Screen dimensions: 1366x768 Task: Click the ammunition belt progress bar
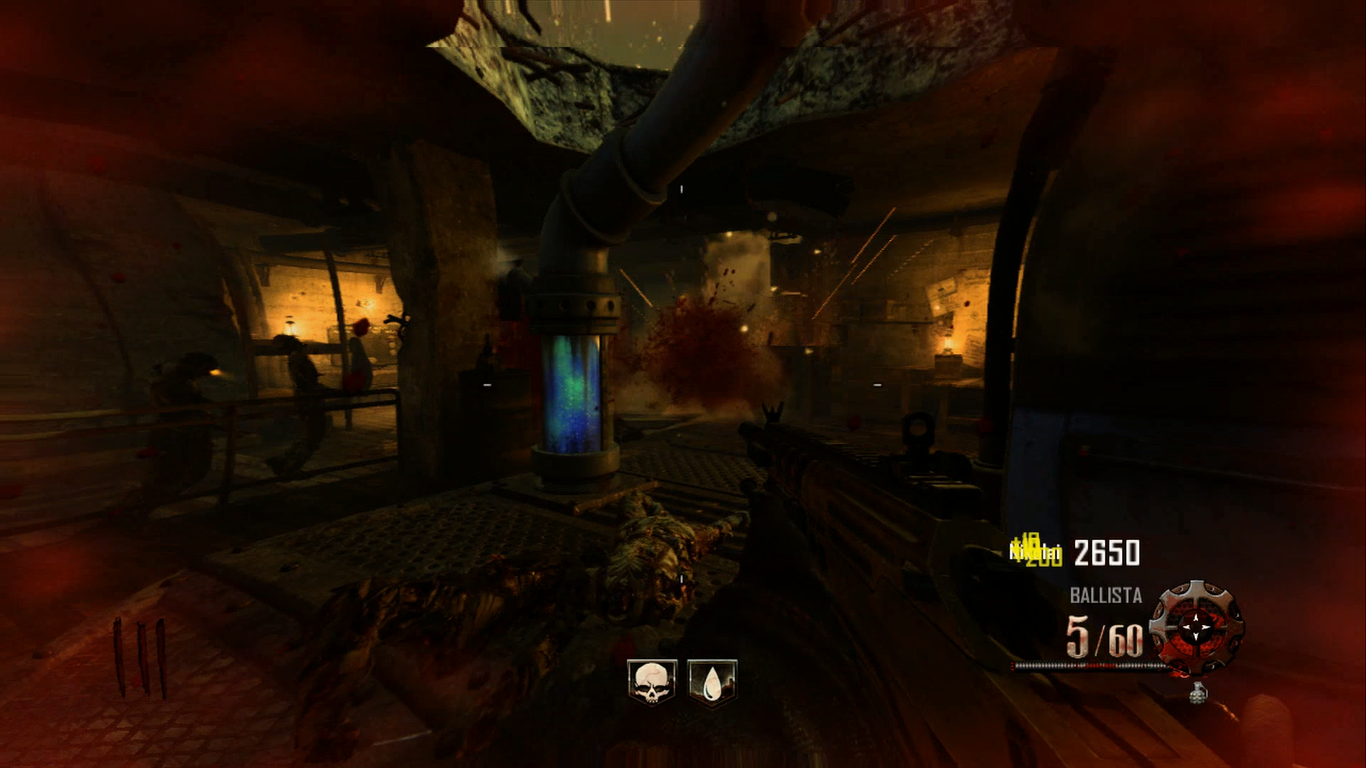click(1090, 665)
